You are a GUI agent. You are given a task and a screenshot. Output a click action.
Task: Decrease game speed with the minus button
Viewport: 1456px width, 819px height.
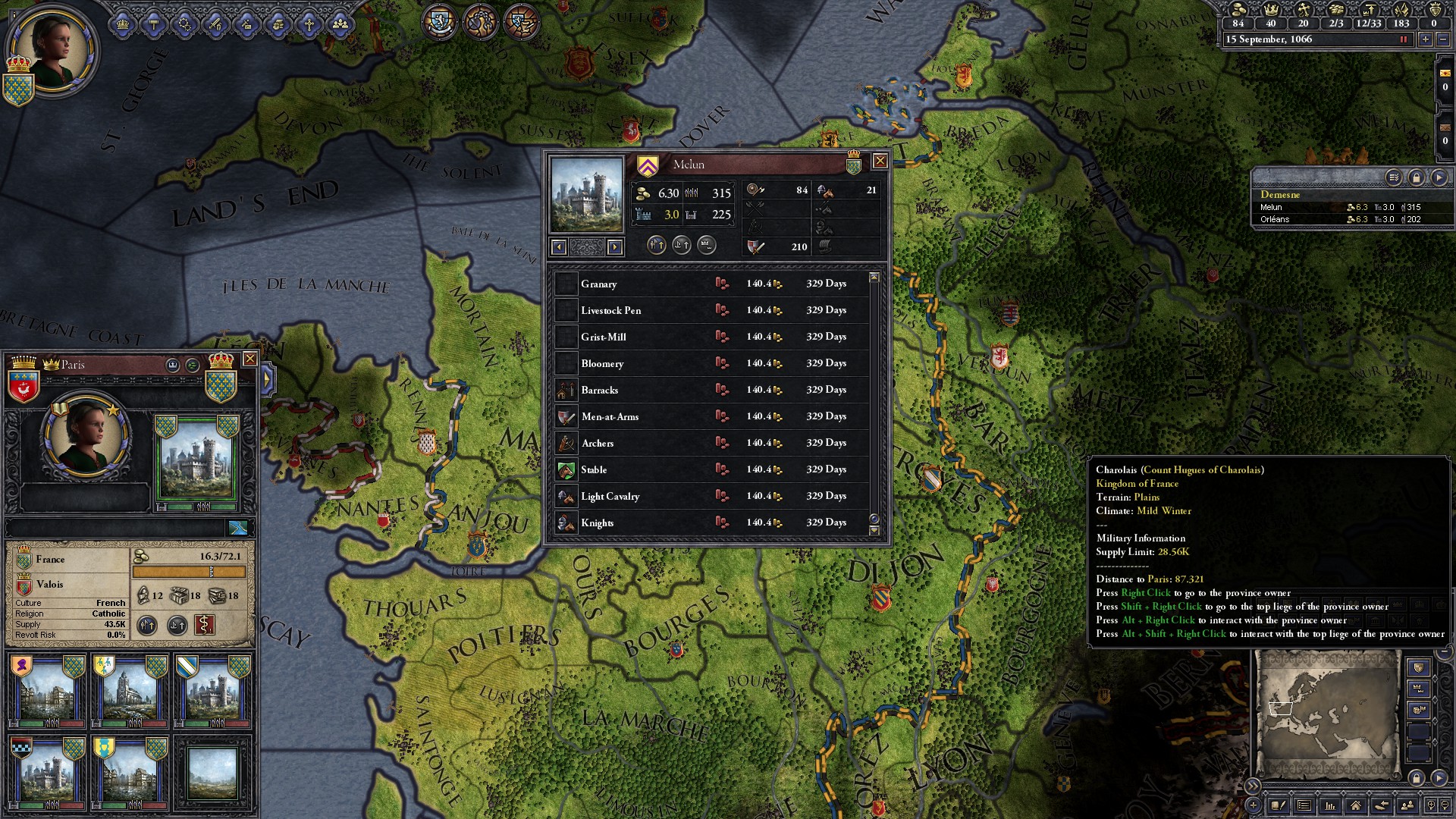click(x=1445, y=39)
